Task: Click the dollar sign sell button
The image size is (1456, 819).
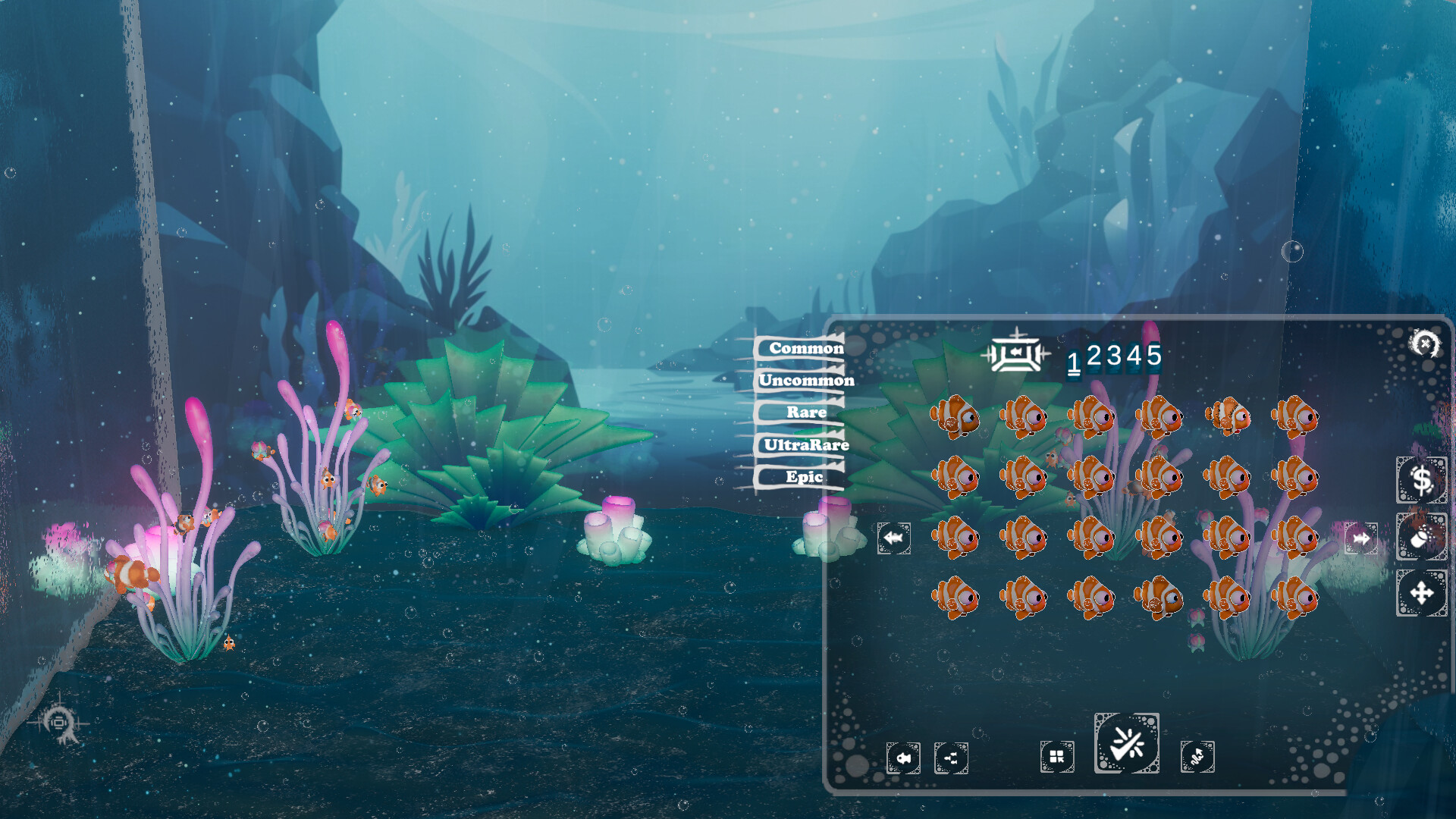Action: 1421,480
